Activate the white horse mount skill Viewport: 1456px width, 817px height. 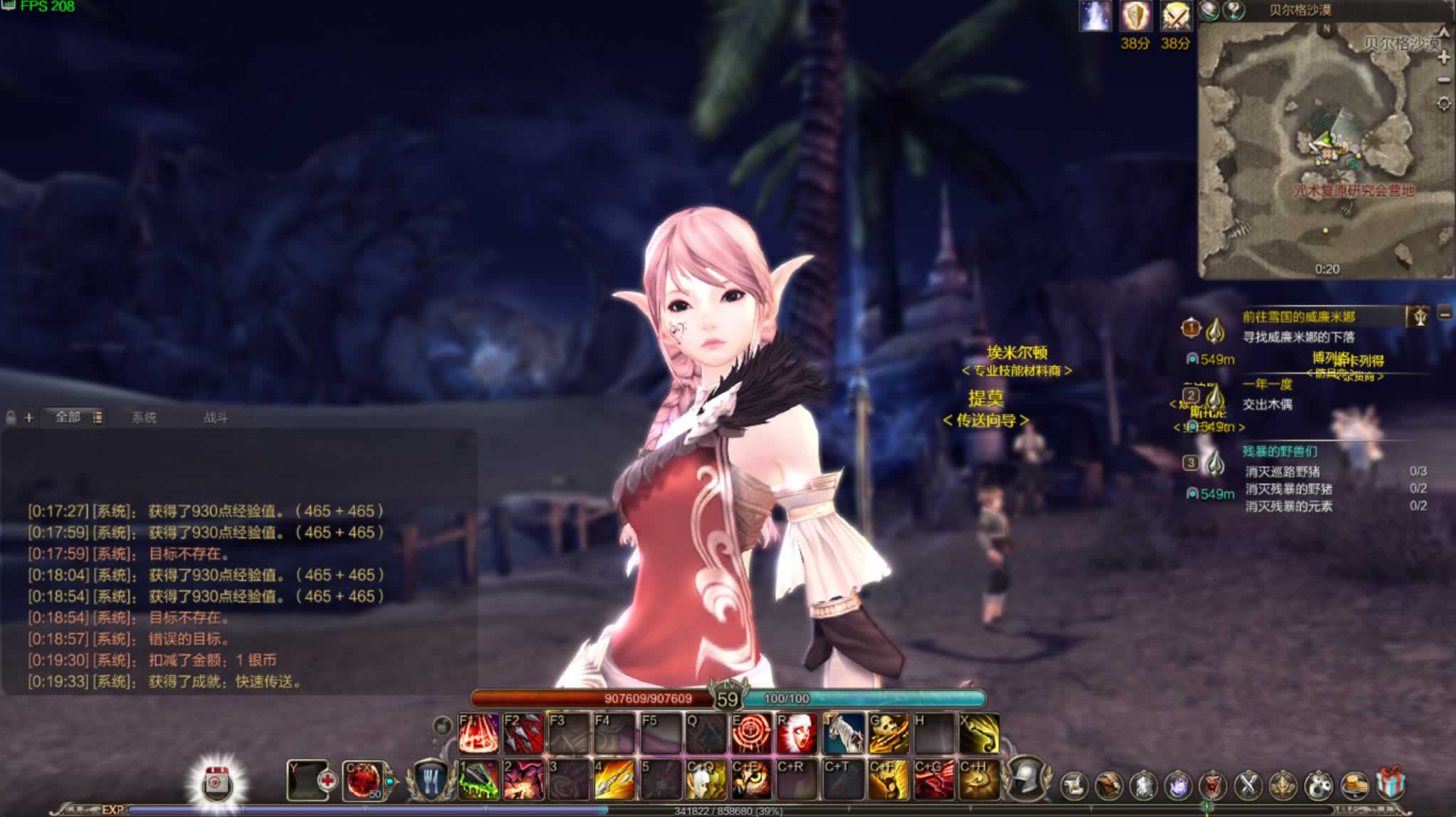pos(844,734)
